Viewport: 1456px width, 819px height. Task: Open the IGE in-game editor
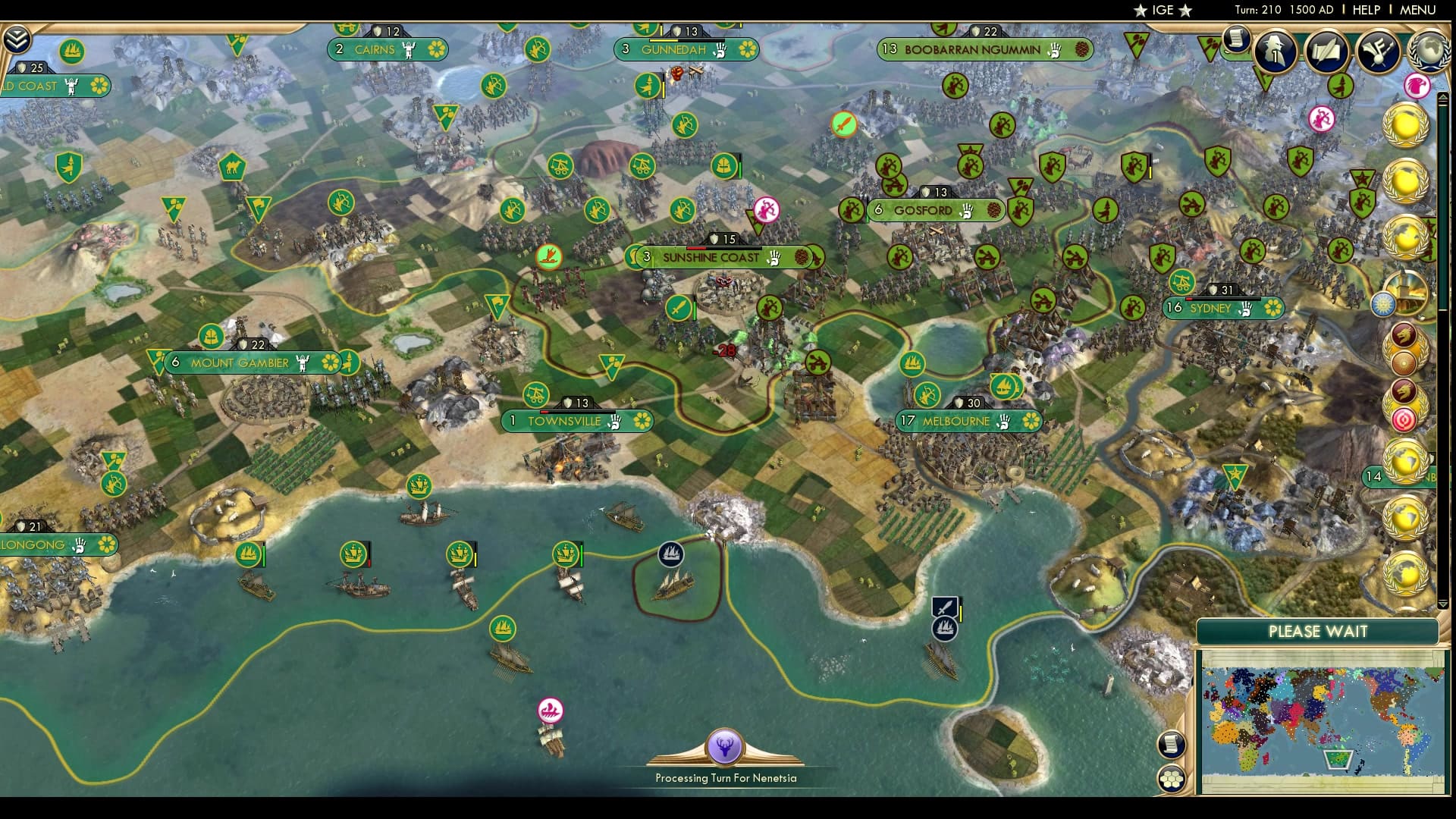coord(1163,10)
